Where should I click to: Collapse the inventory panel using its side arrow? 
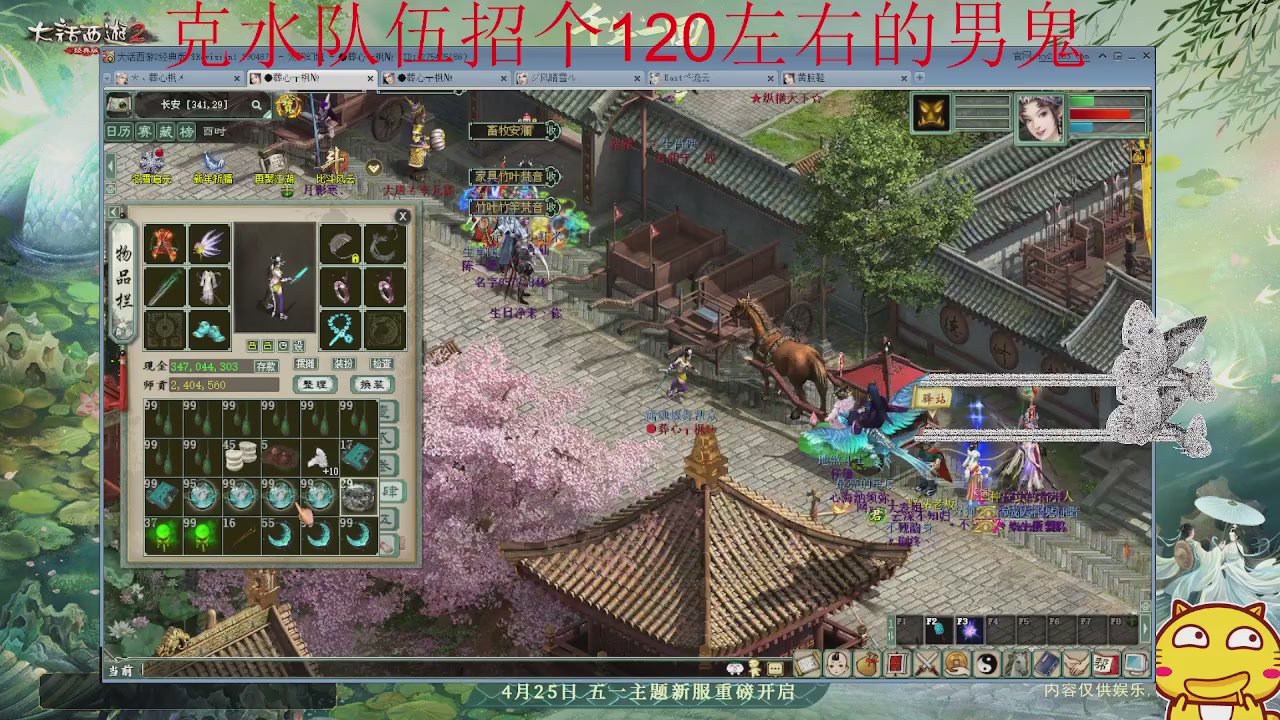(114, 211)
